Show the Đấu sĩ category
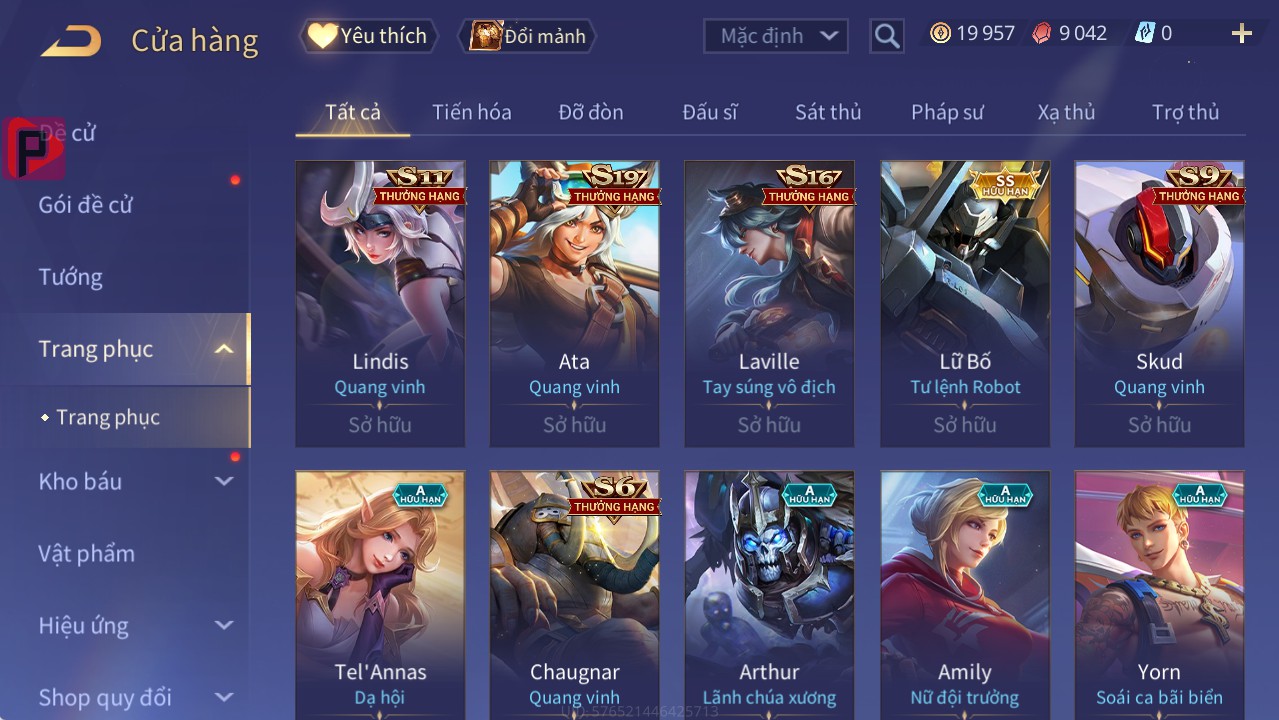The width and height of the screenshot is (1279, 720). (710, 112)
